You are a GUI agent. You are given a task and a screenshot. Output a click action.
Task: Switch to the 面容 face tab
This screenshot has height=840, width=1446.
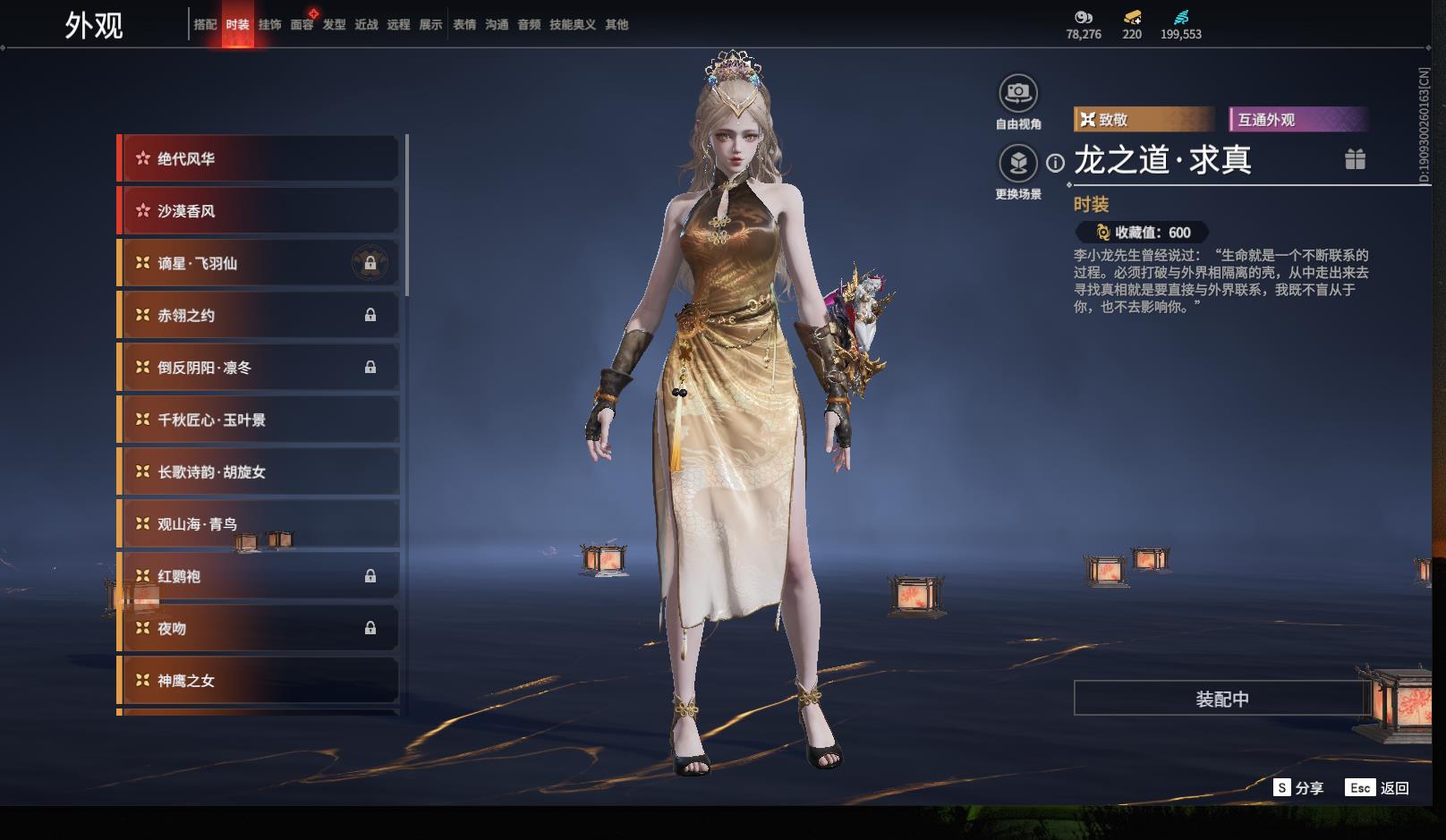tap(302, 25)
